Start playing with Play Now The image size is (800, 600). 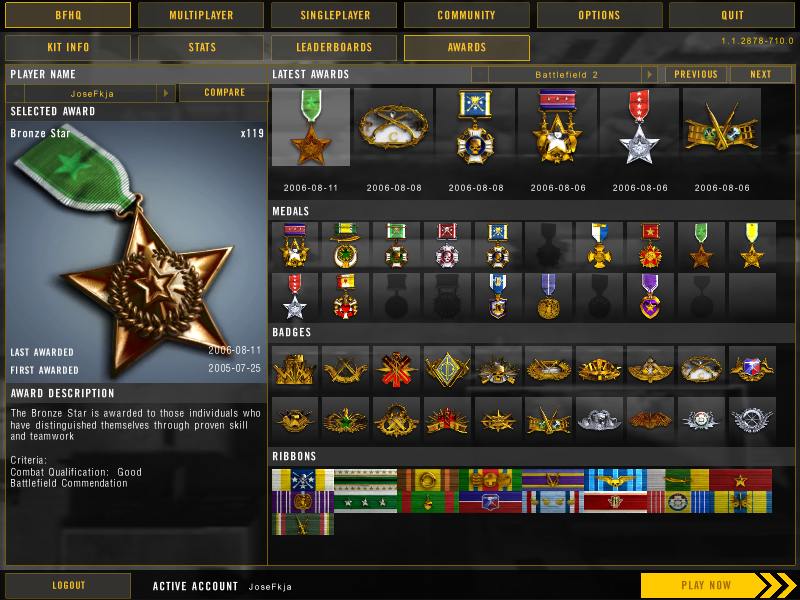(x=706, y=585)
